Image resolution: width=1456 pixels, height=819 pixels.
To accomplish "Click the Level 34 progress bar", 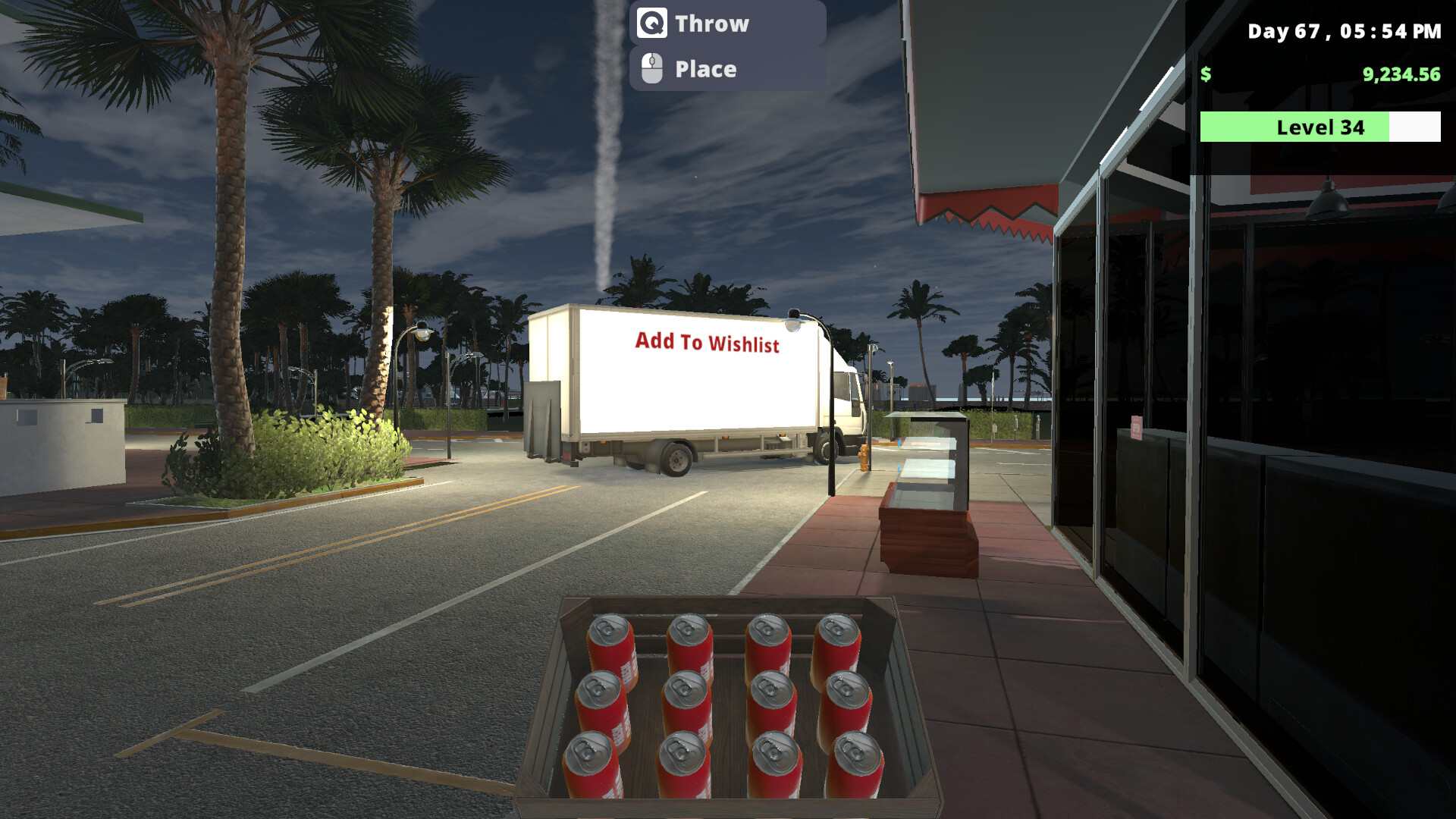I will click(1319, 127).
